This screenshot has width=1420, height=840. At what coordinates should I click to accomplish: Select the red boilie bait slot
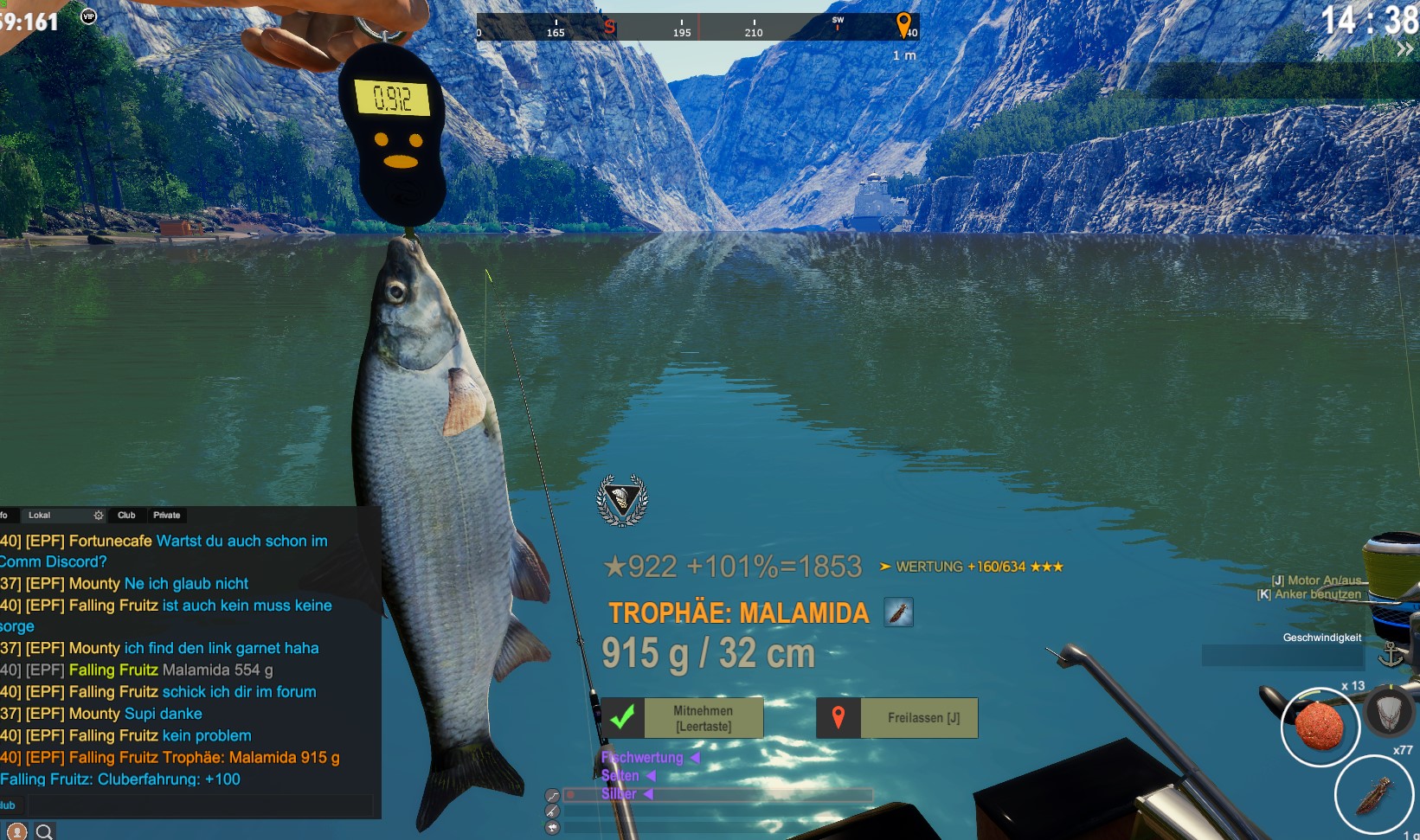1320,727
